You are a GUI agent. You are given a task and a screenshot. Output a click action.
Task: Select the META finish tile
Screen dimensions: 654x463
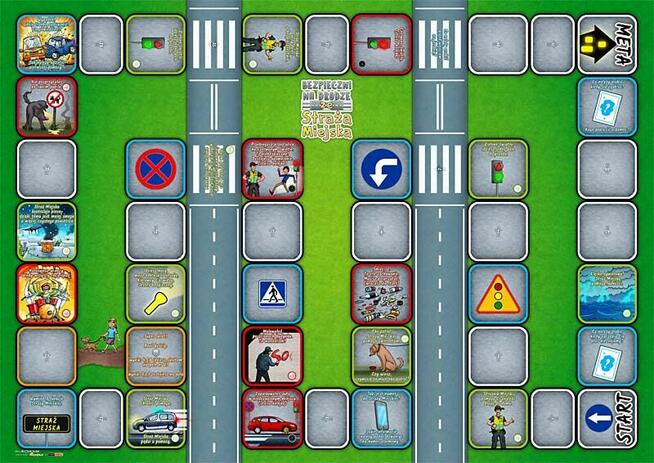607,44
